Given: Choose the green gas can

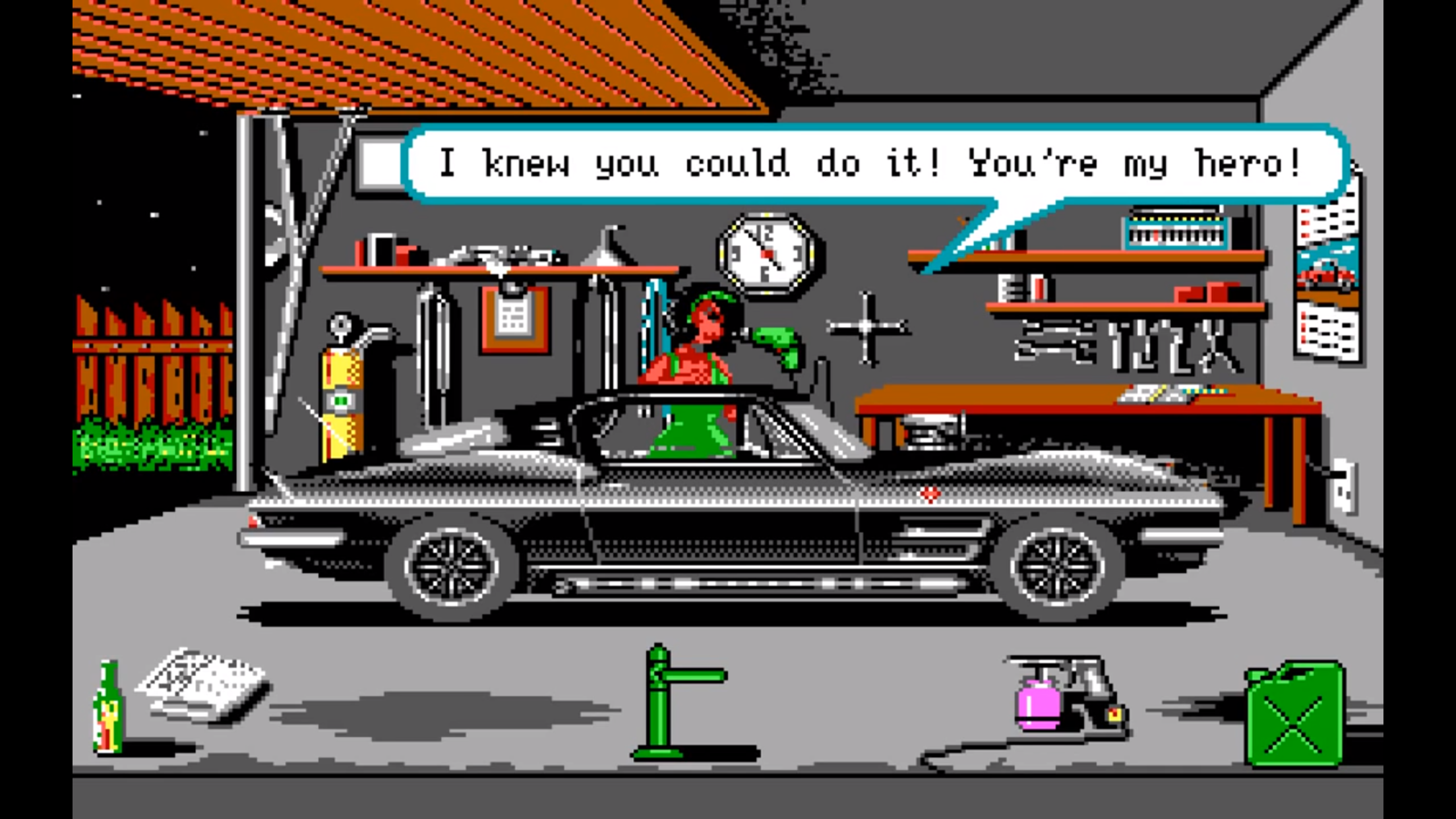Looking at the screenshot, I should click(x=1294, y=717).
